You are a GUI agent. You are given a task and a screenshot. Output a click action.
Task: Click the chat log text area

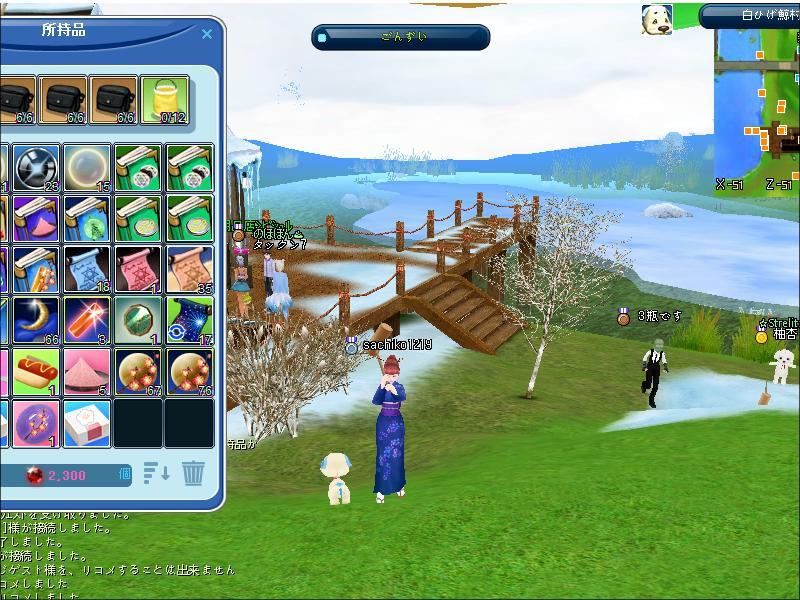click(x=110, y=555)
